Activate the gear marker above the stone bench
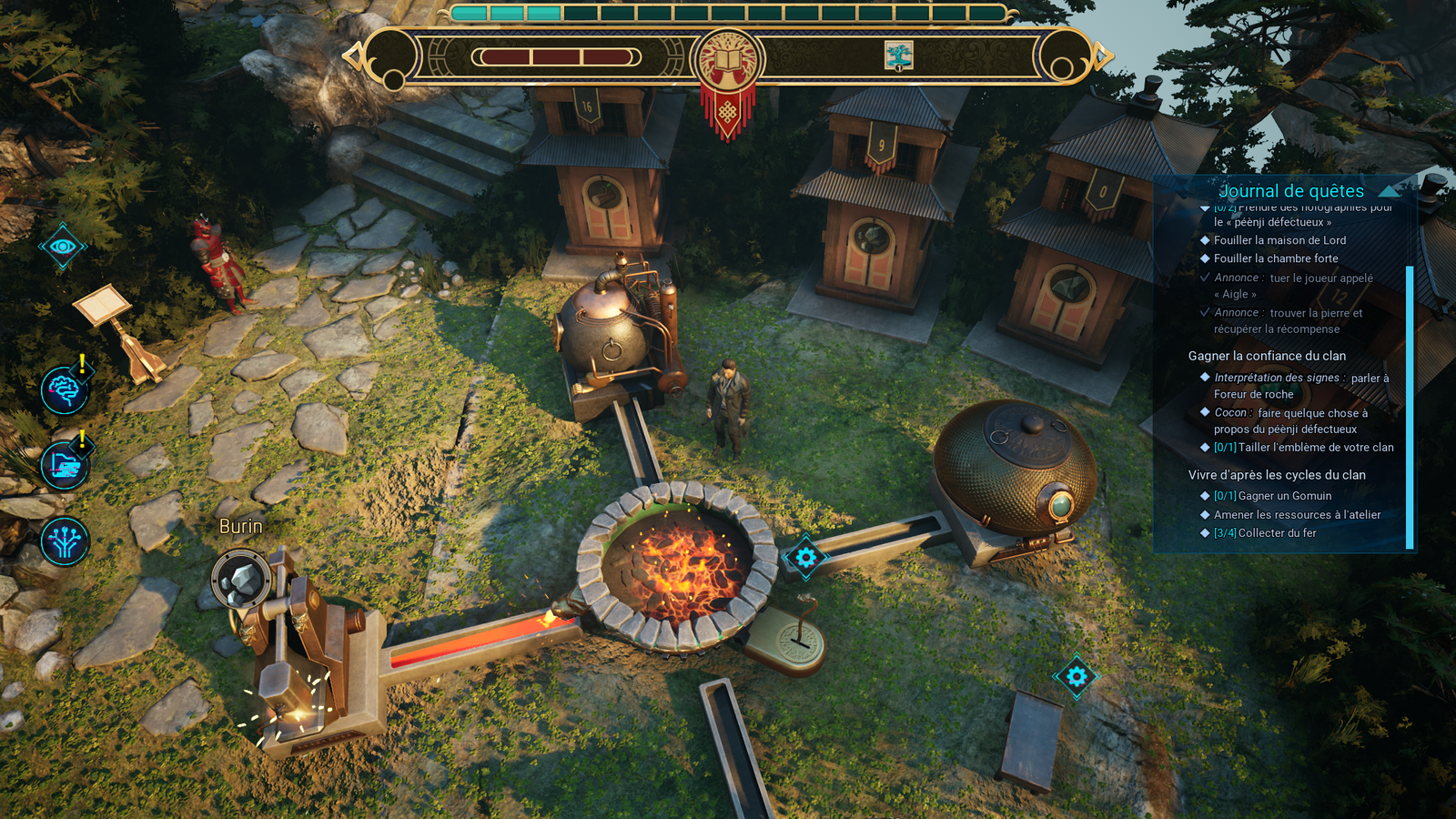Screen dimensions: 1456x819 point(1077,676)
